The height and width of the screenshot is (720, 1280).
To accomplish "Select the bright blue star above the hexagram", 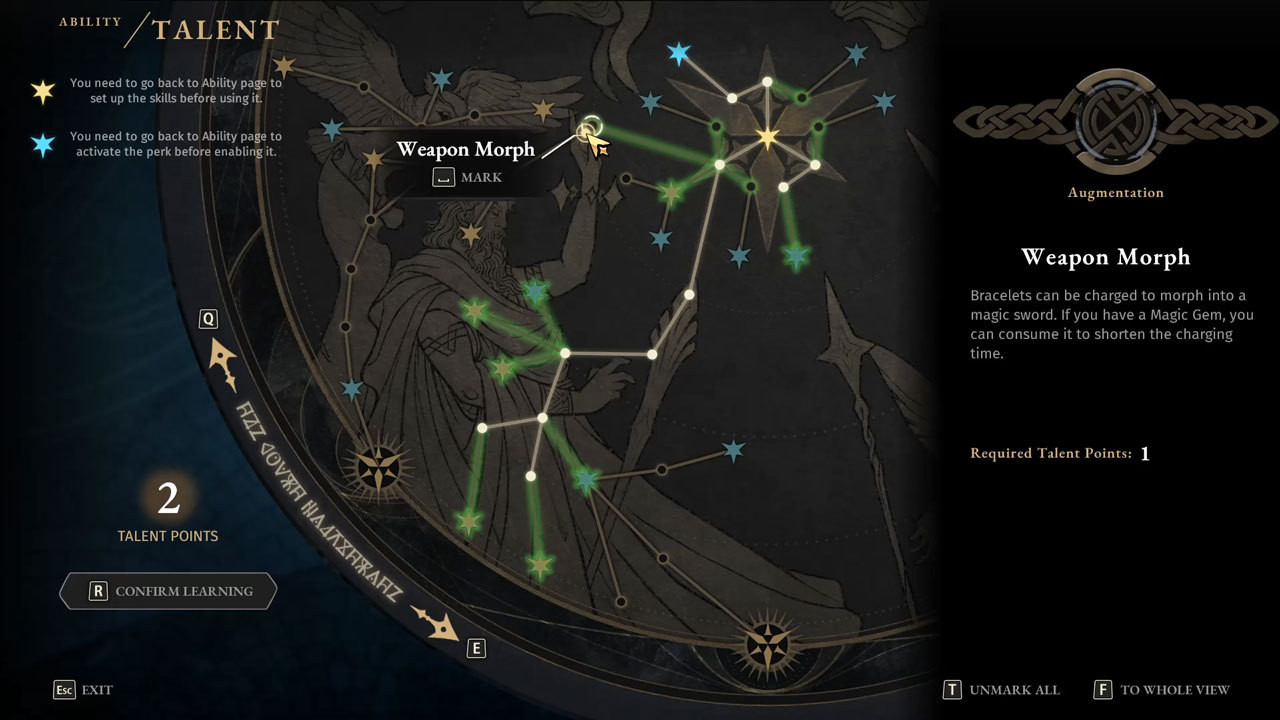I will [679, 54].
